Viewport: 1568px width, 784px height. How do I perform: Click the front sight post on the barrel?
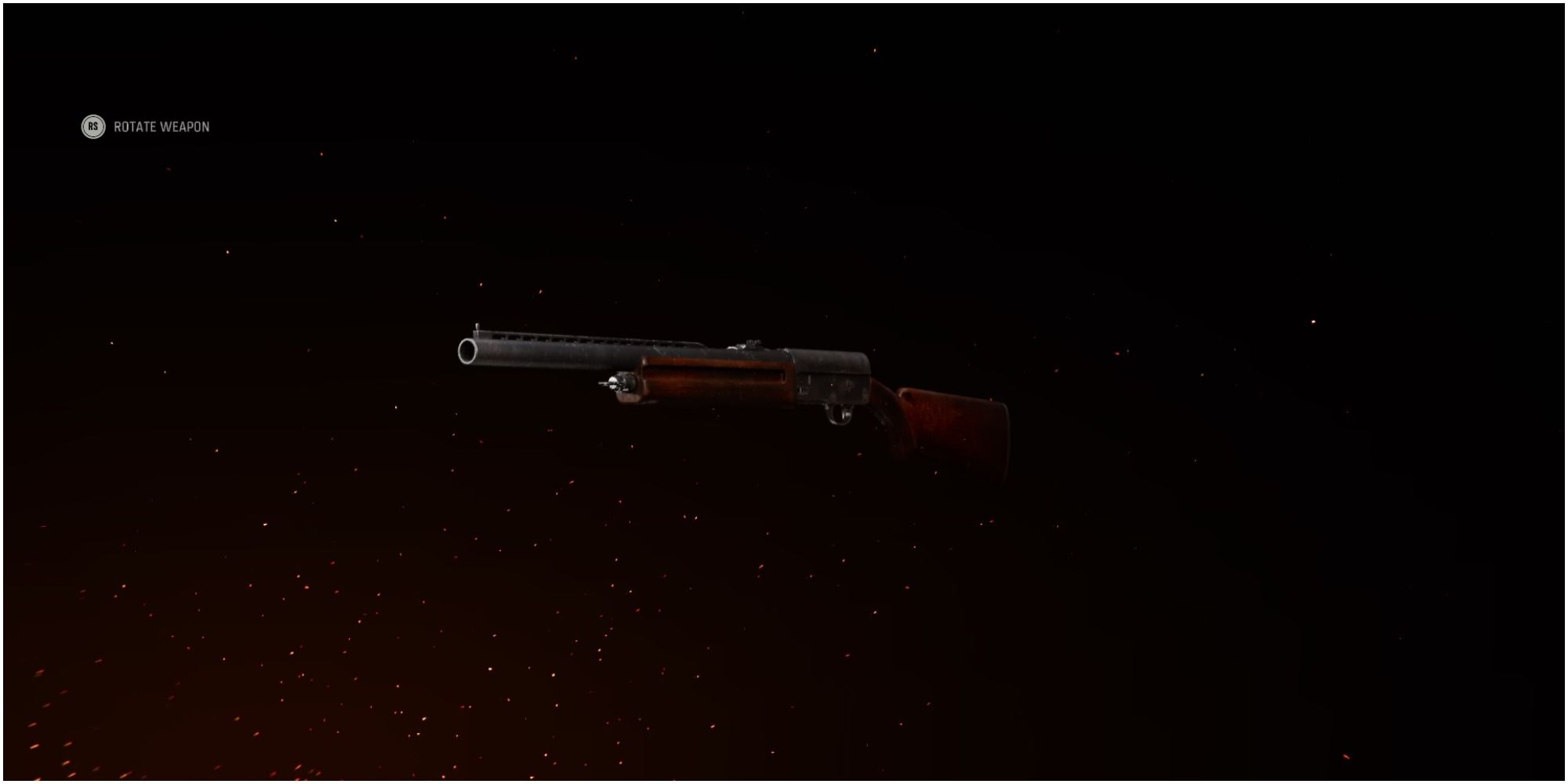(477, 325)
